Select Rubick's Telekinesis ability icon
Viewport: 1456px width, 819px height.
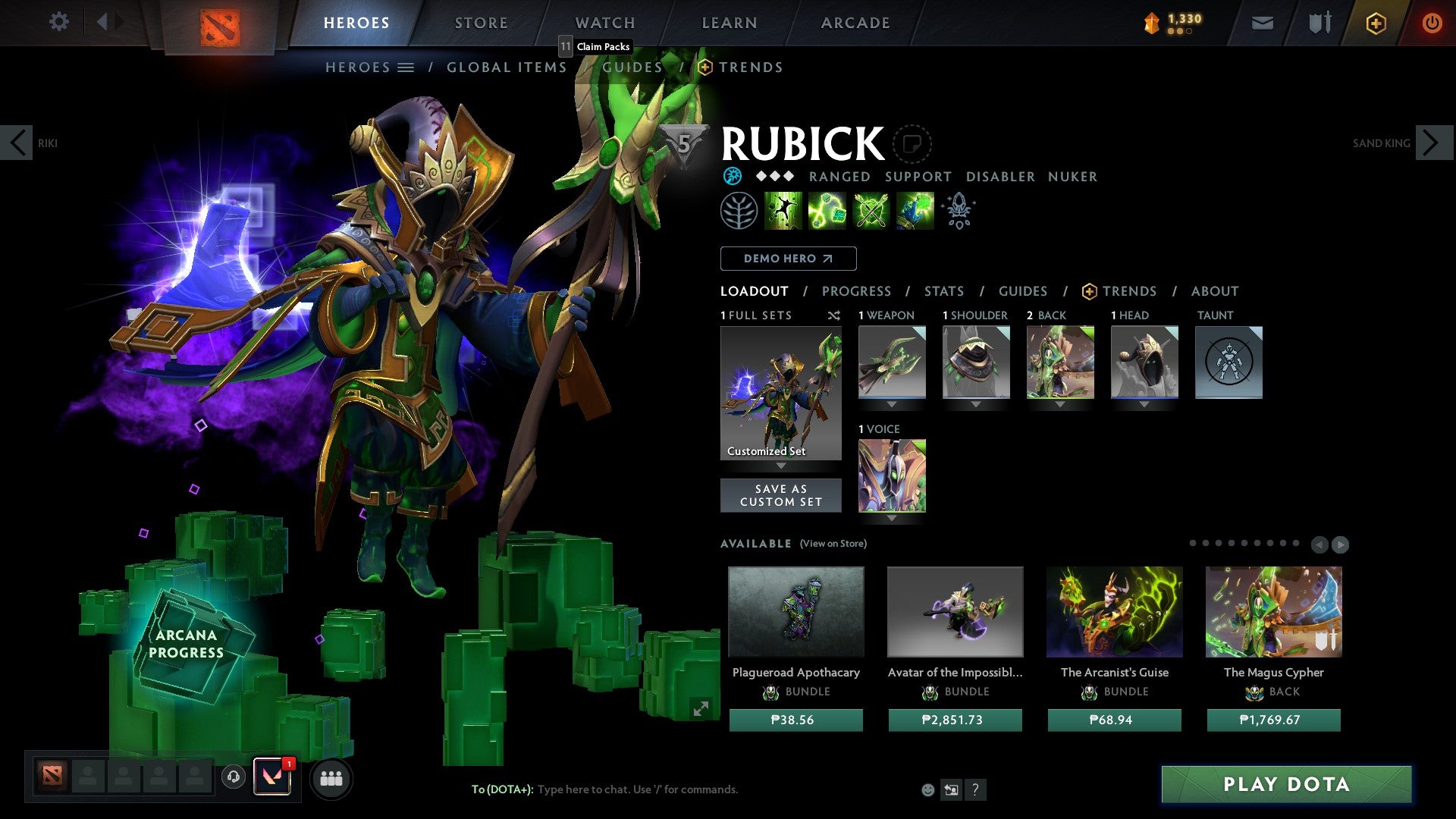point(783,210)
